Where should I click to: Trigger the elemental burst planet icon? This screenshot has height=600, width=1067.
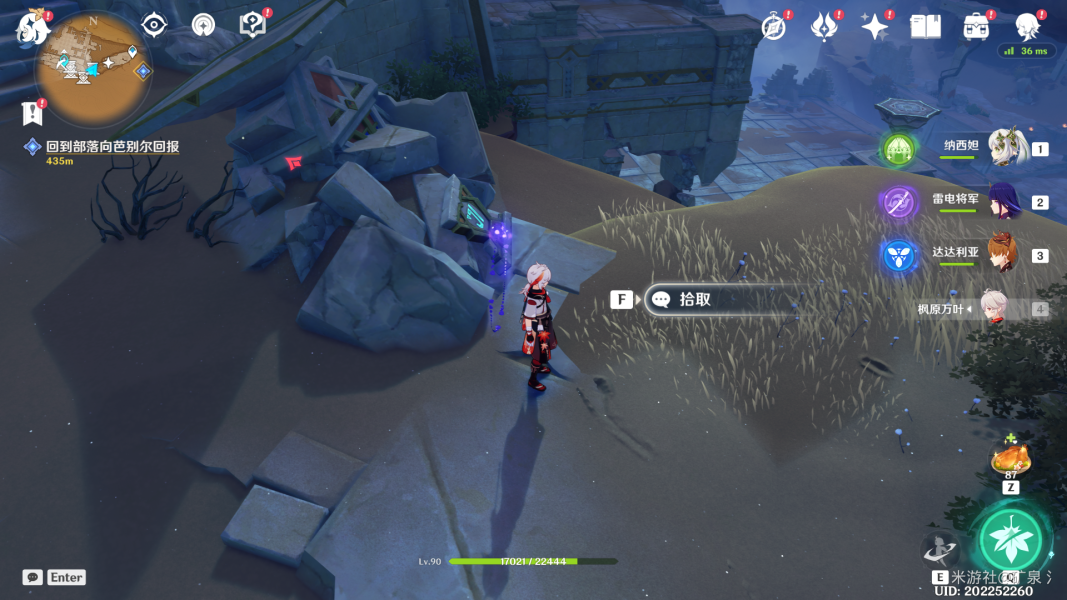pos(940,548)
